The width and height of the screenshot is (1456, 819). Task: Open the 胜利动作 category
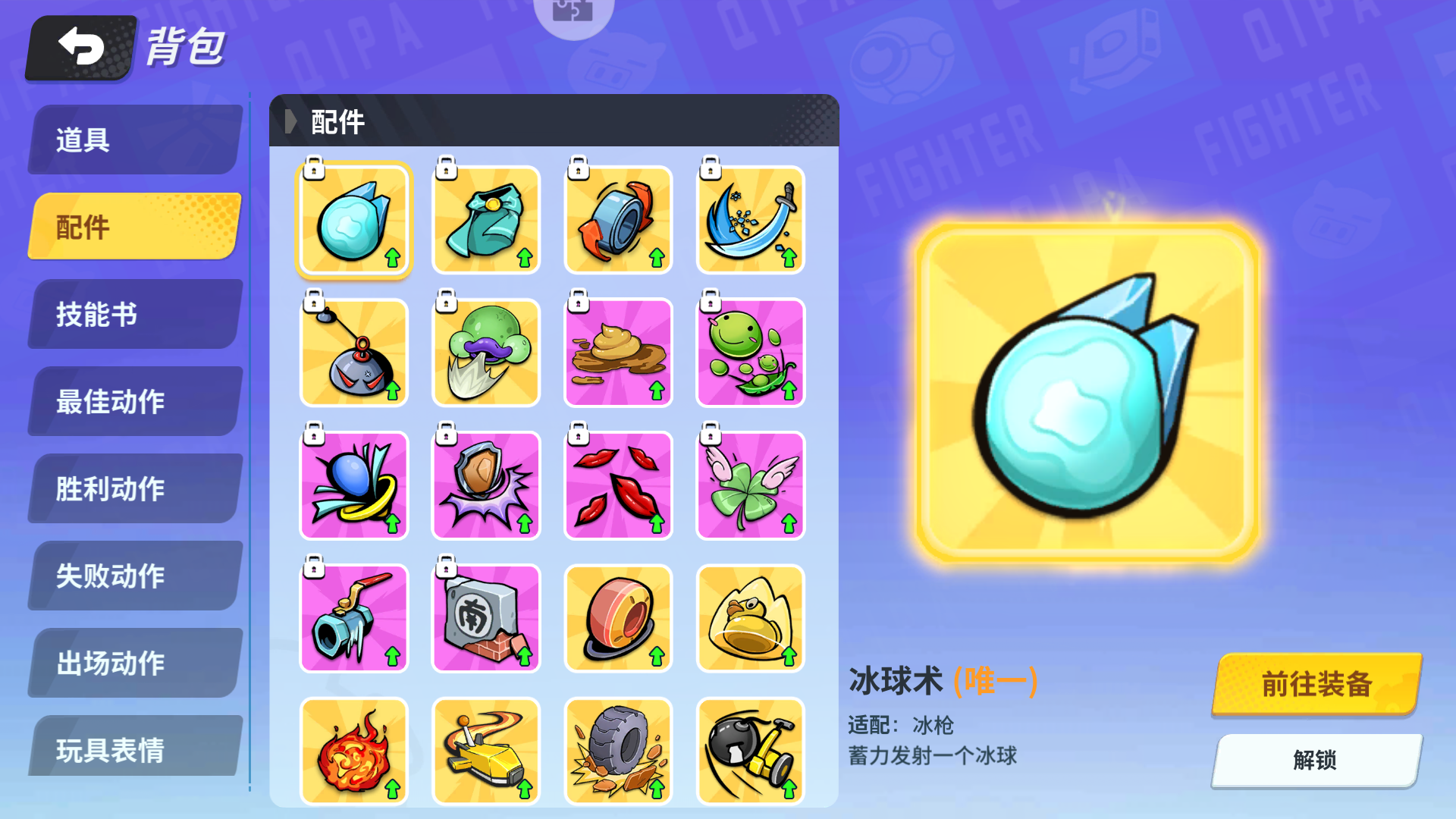(x=133, y=488)
